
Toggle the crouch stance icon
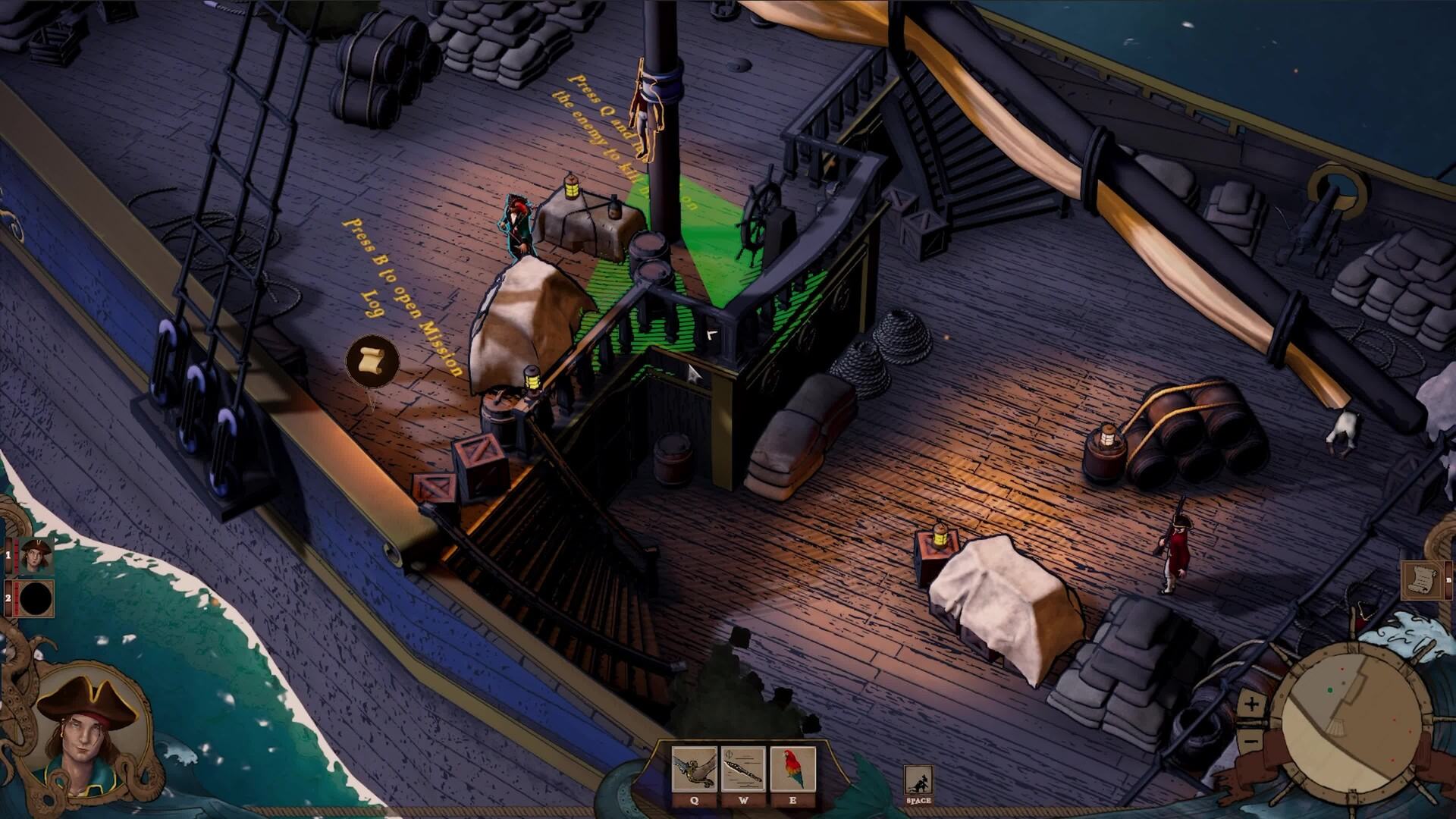click(918, 780)
